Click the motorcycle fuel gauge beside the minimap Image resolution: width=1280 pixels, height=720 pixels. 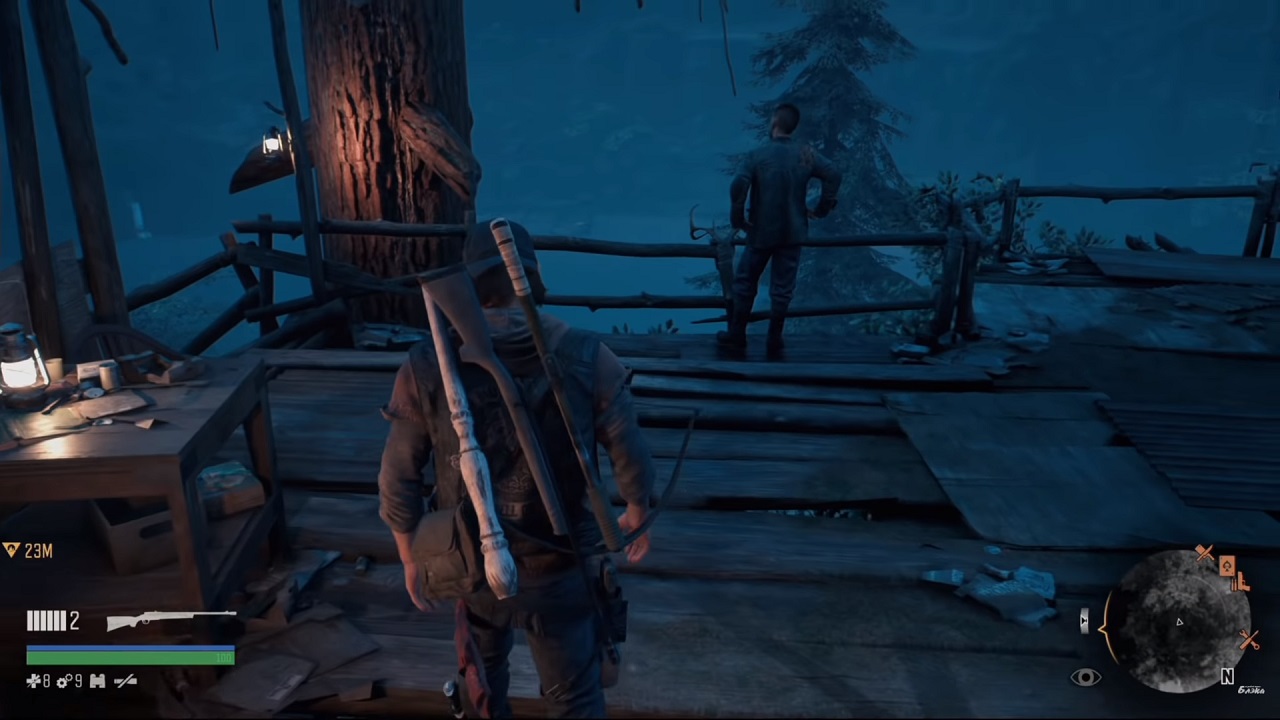pos(1084,620)
